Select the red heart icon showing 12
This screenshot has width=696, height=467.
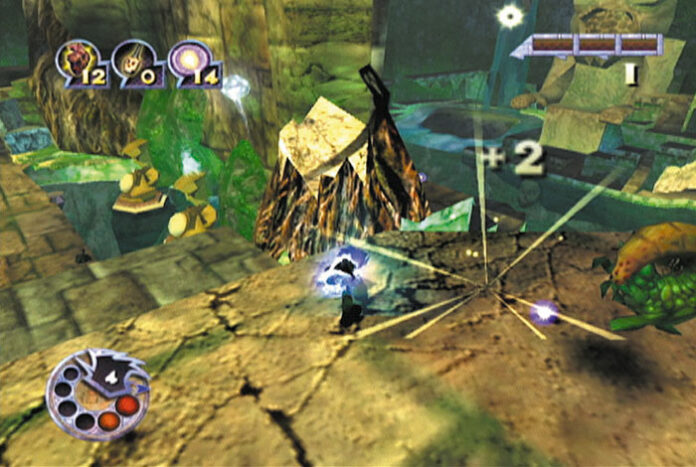(x=76, y=61)
